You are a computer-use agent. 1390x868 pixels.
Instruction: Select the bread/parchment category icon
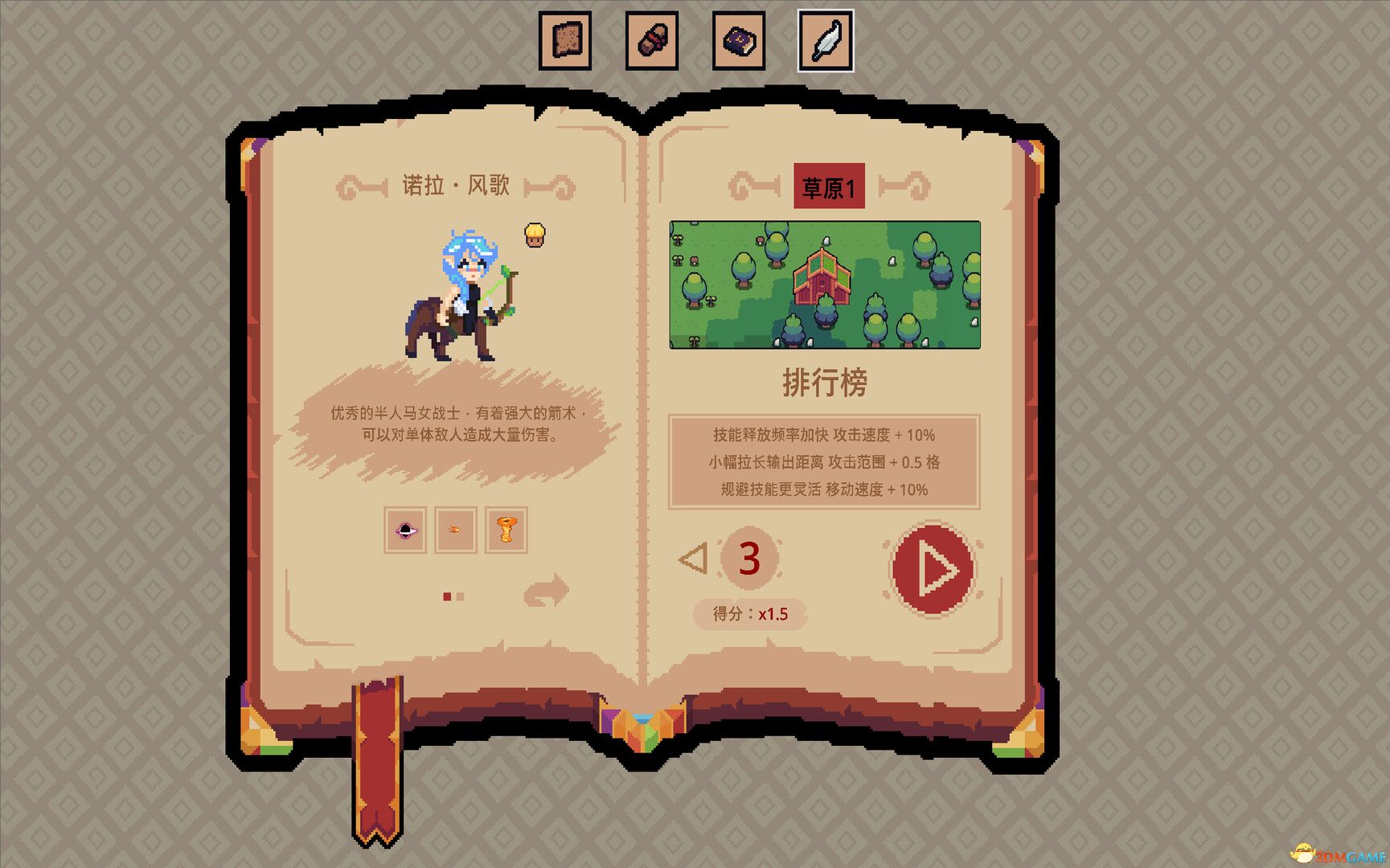click(x=565, y=39)
